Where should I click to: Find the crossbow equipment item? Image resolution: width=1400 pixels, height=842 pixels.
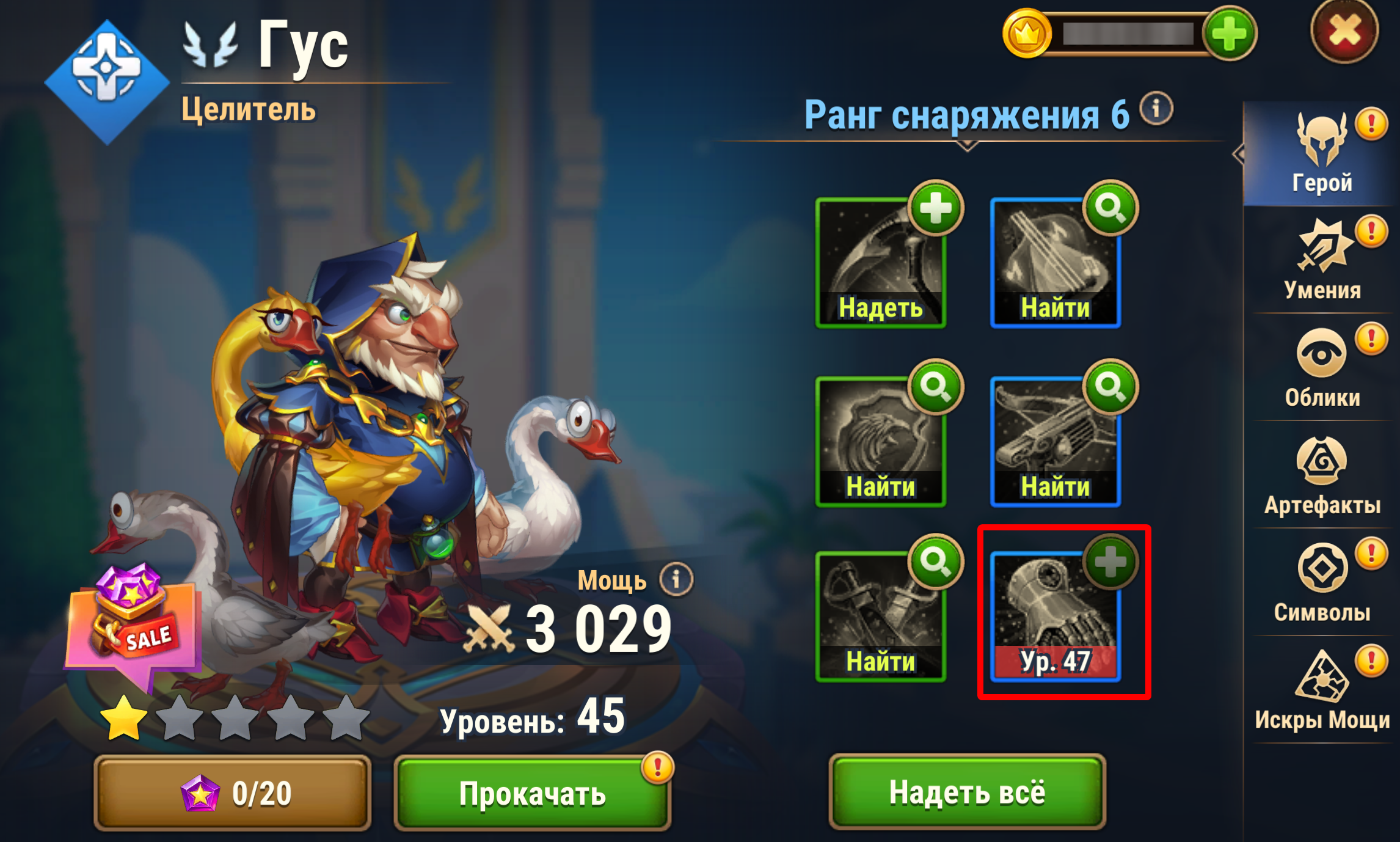(x=1055, y=442)
